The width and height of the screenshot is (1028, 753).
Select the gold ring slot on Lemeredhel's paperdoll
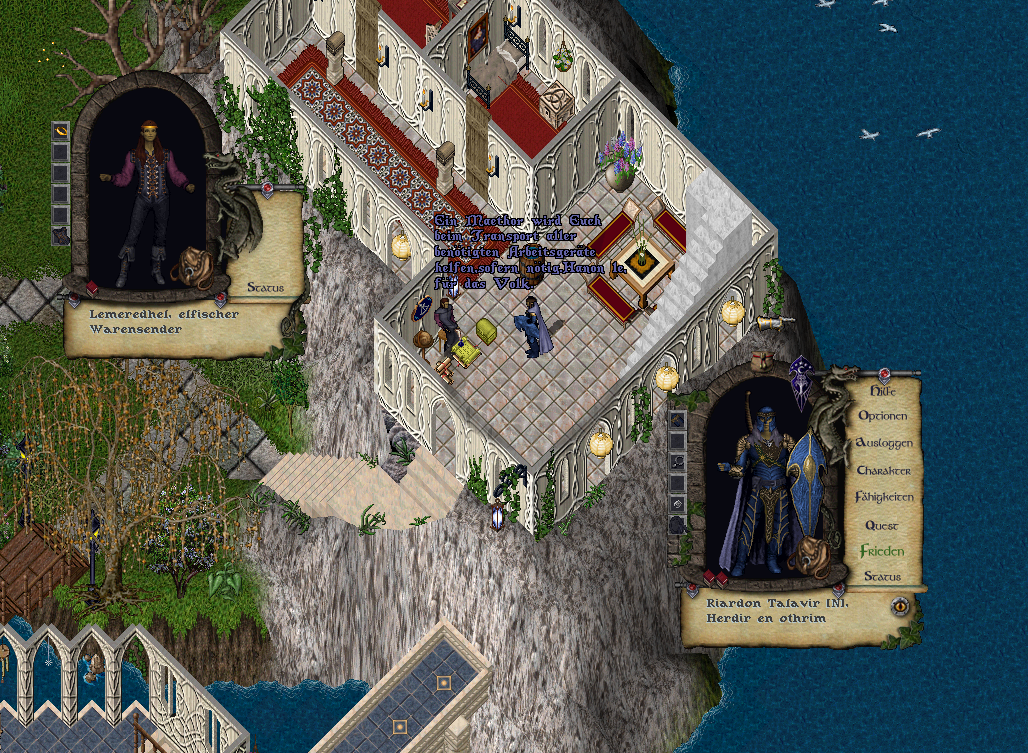[x=60, y=131]
